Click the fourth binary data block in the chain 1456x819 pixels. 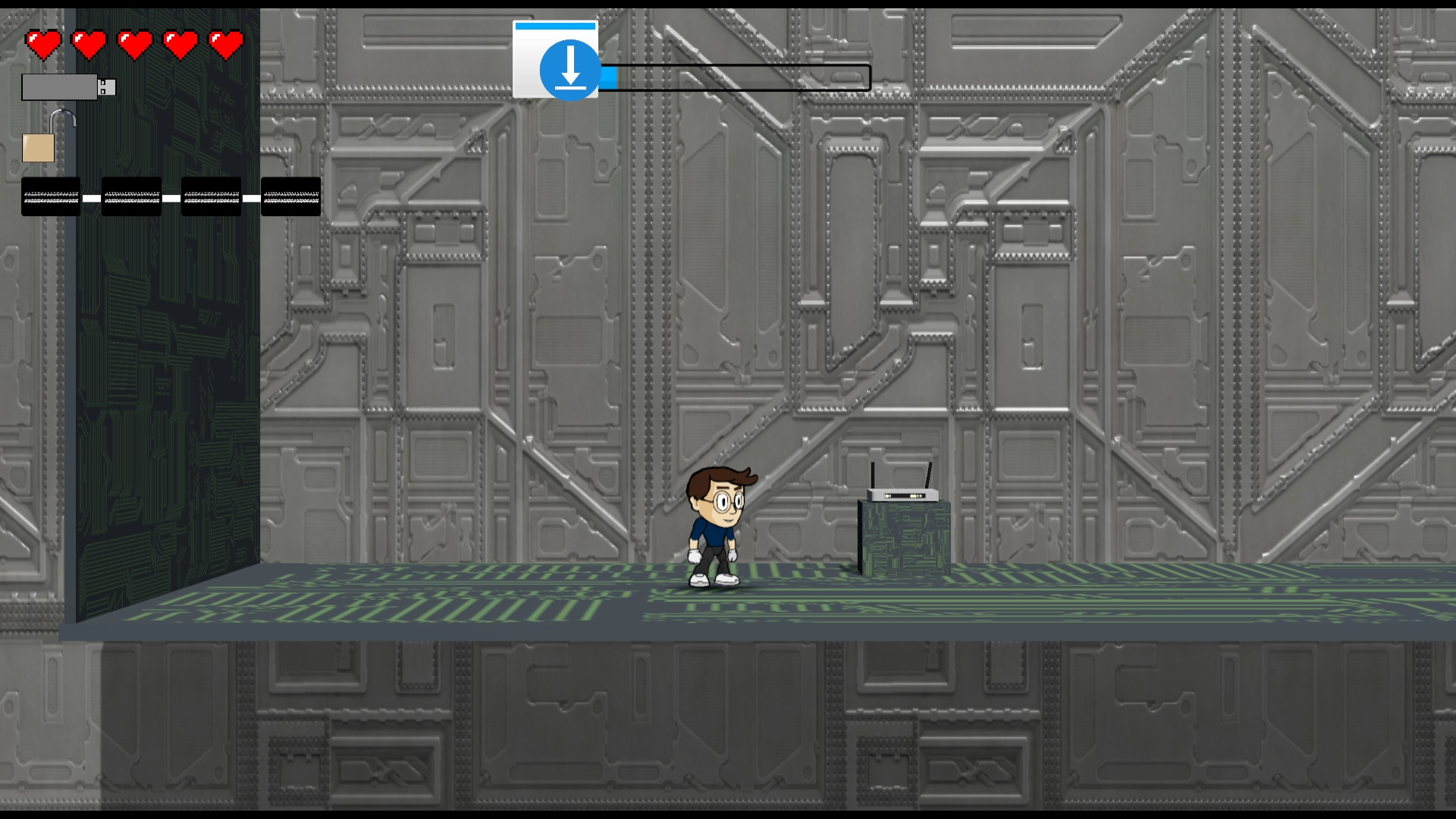point(290,196)
